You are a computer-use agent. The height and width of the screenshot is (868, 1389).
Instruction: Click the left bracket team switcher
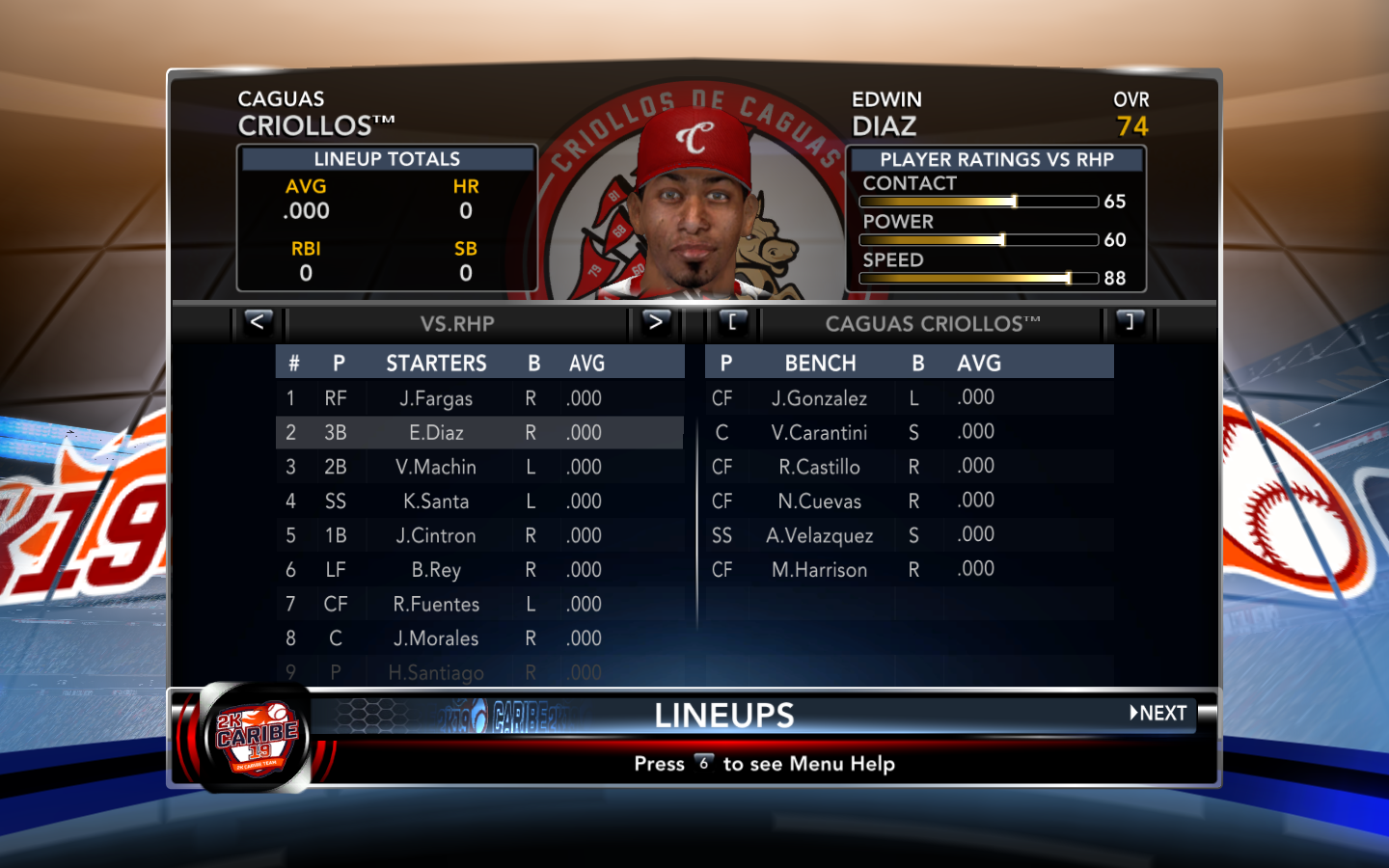[732, 322]
